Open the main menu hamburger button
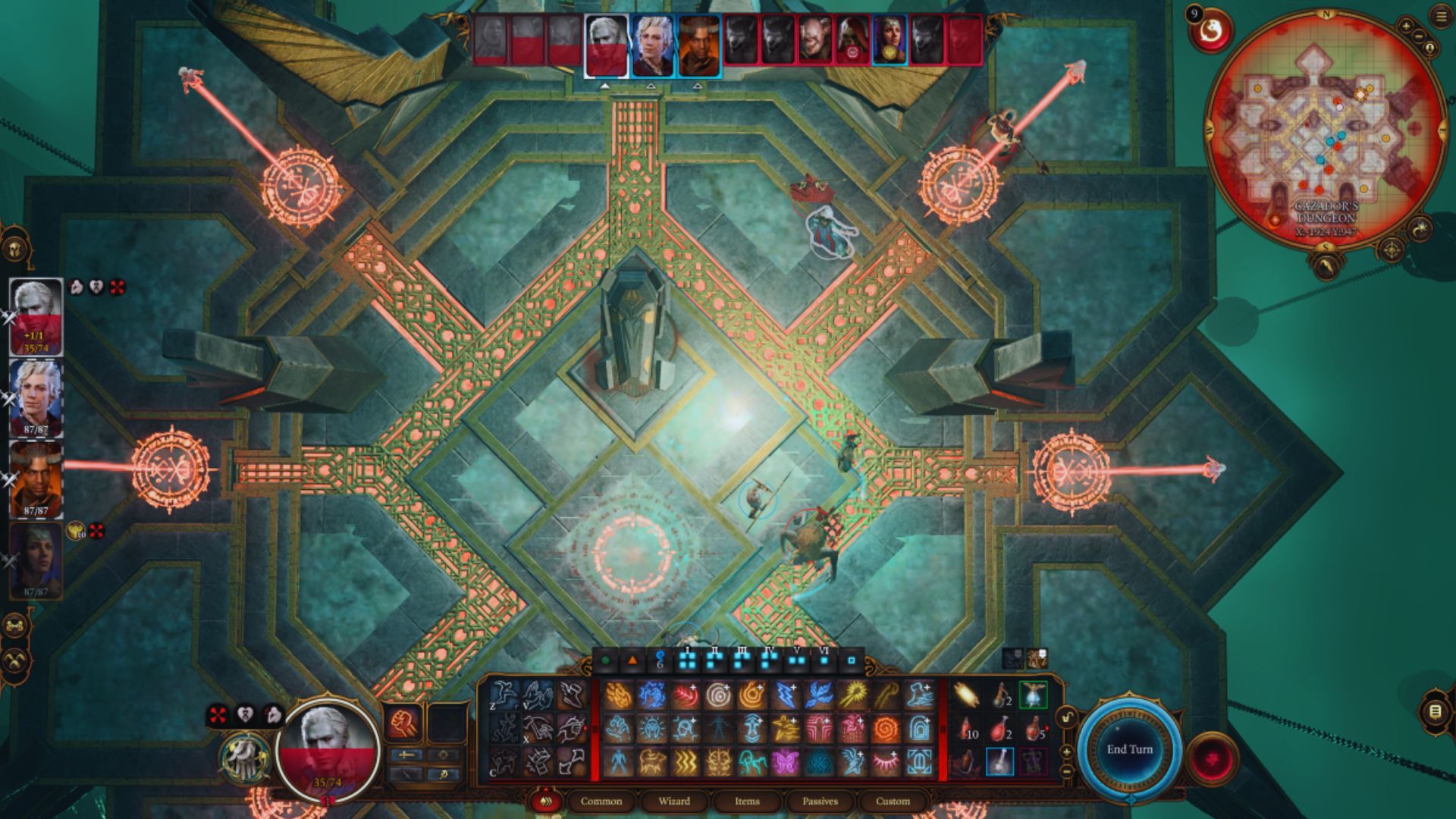The image size is (1456, 819). tap(1442, 17)
